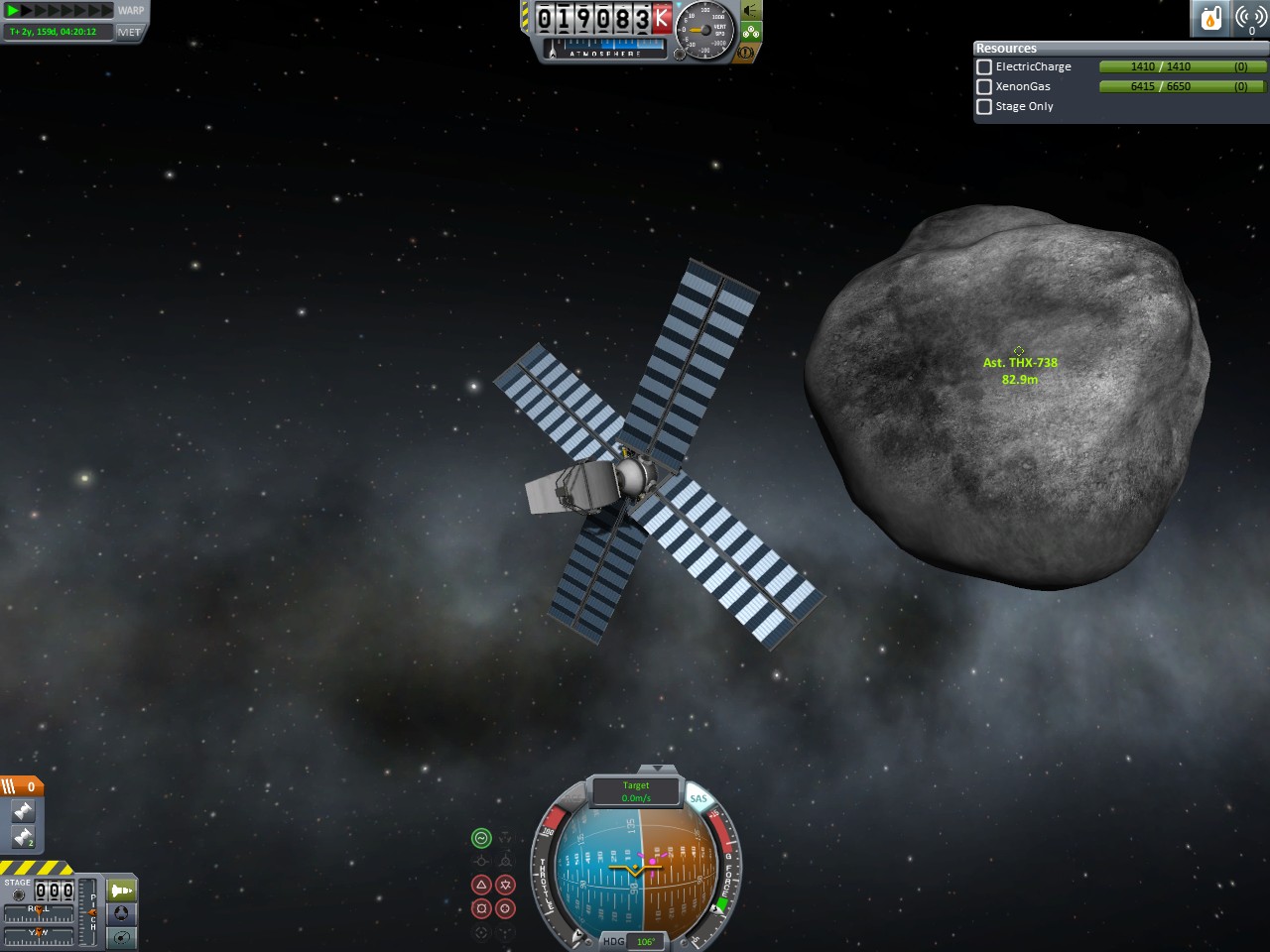This screenshot has height=952, width=1270.
Task: Switch to docking mode button
Action: click(122, 913)
